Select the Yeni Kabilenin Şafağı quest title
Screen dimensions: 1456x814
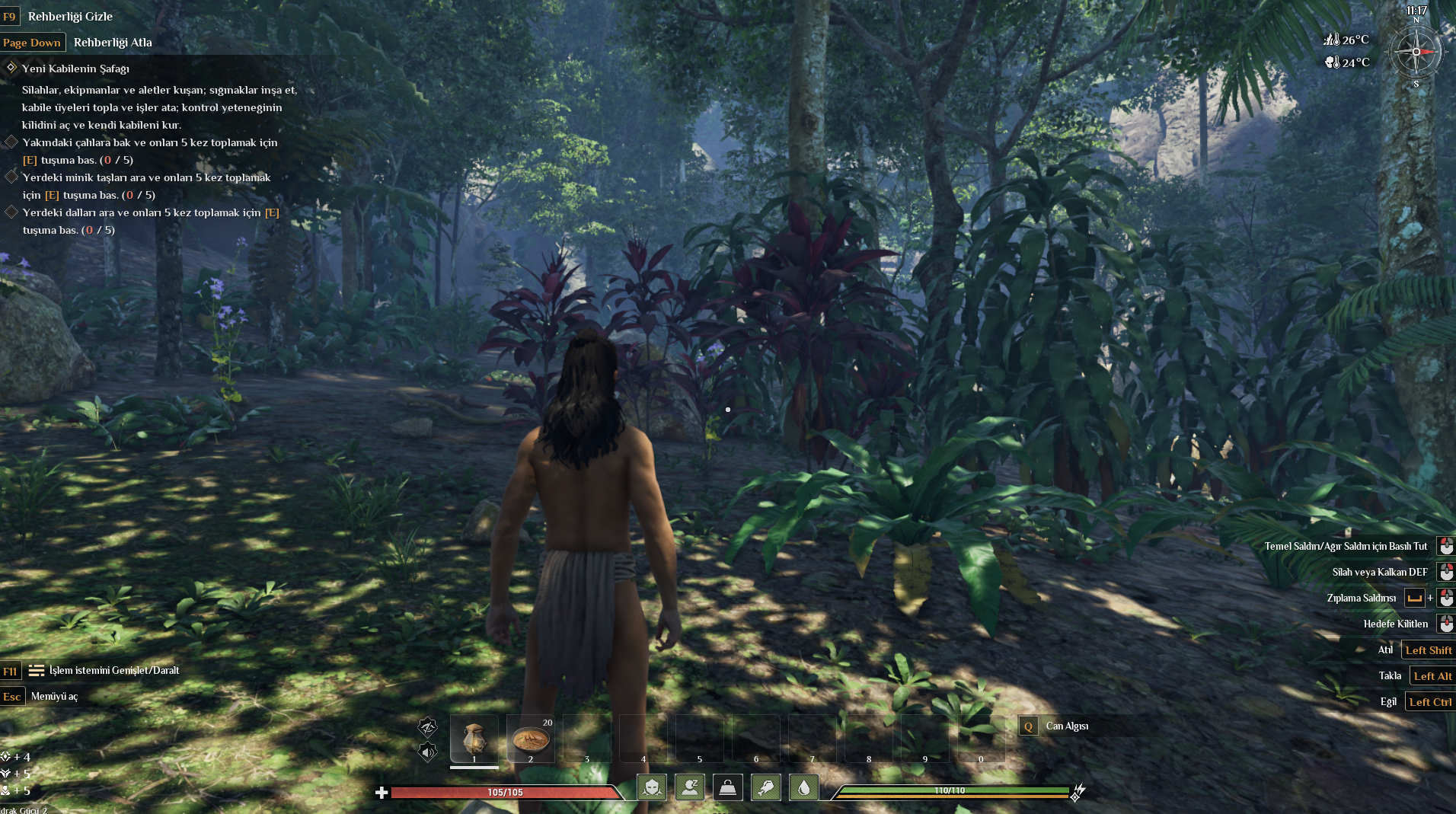(x=75, y=69)
